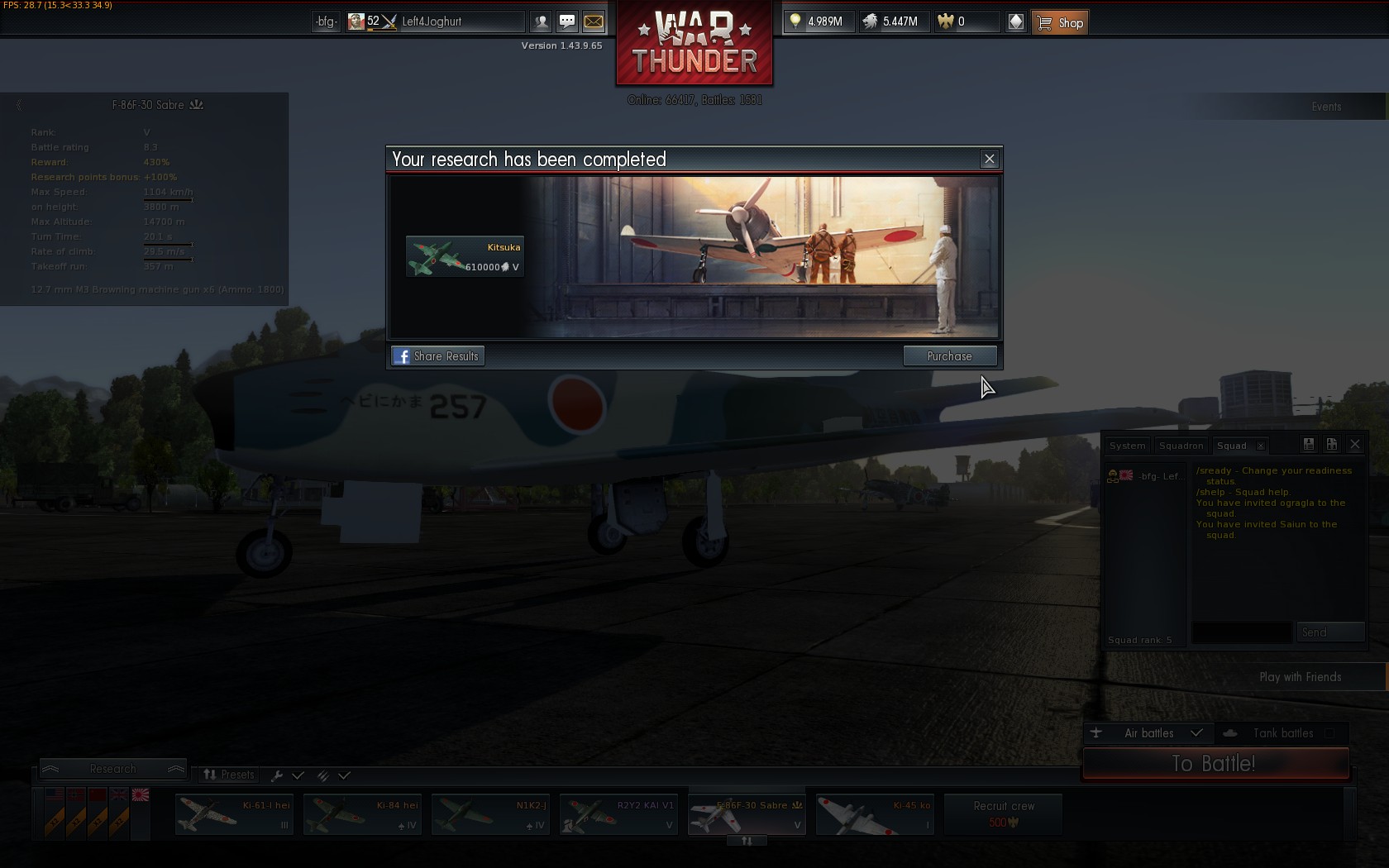Switch to the System chat tab
The image size is (1389, 868).
pos(1127,446)
